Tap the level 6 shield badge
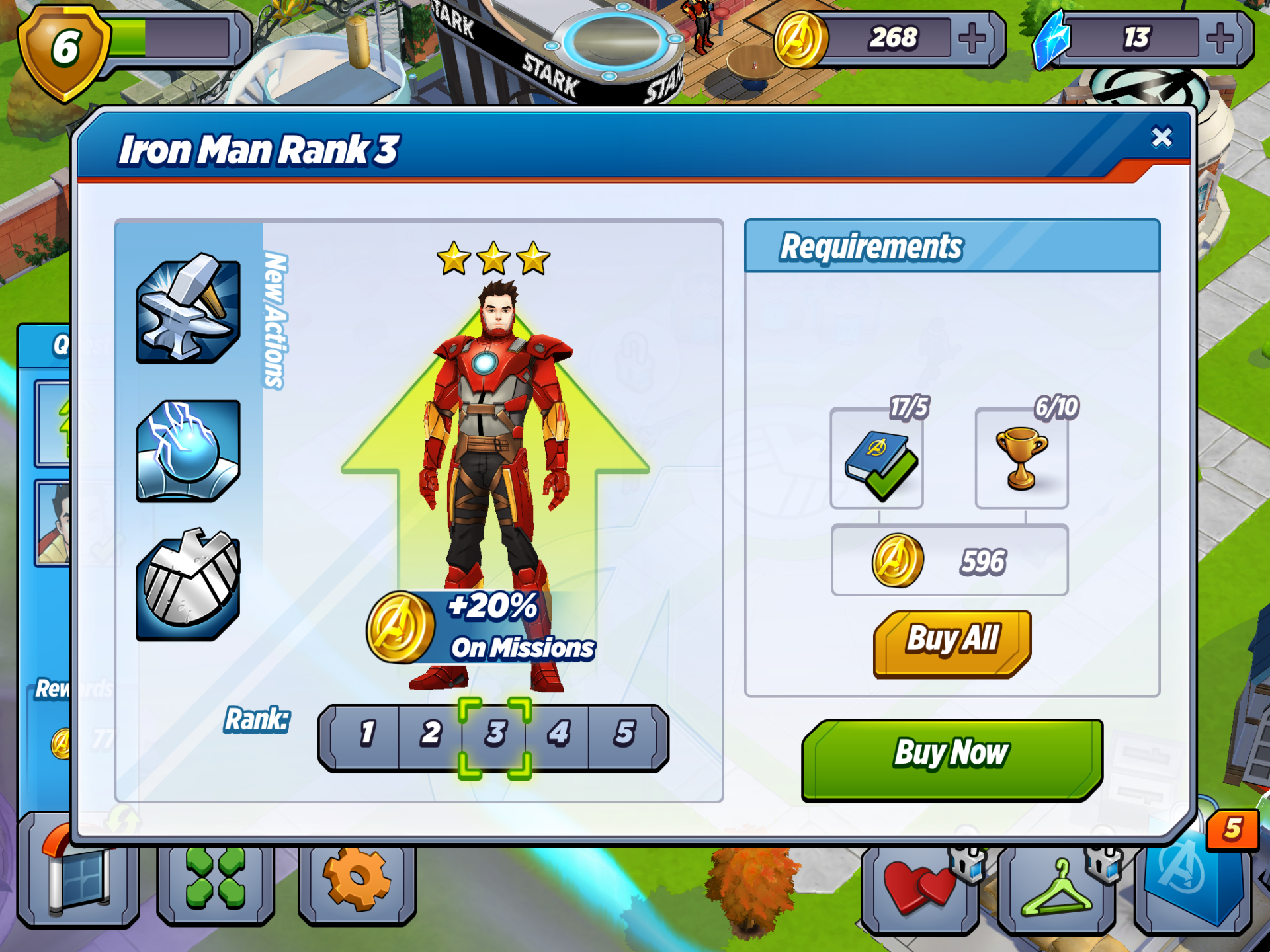Viewport: 1270px width, 952px height. pyautogui.click(x=64, y=52)
